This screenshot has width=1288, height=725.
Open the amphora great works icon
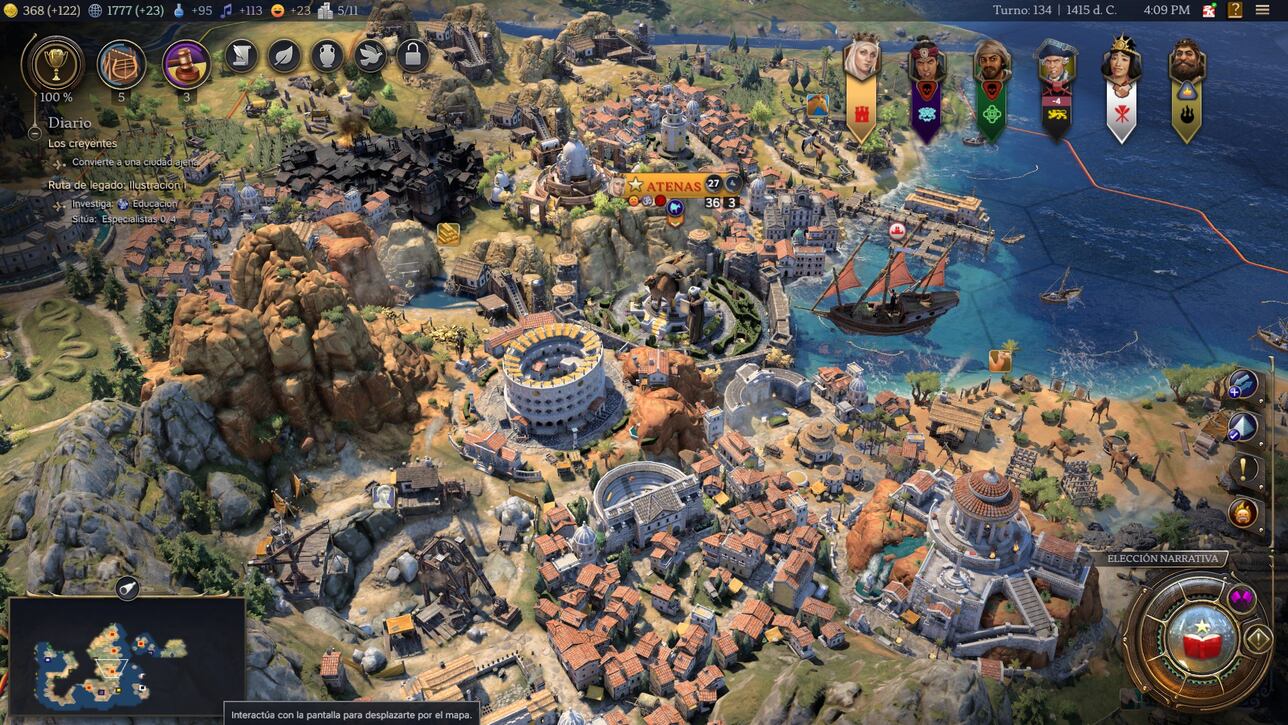point(327,56)
